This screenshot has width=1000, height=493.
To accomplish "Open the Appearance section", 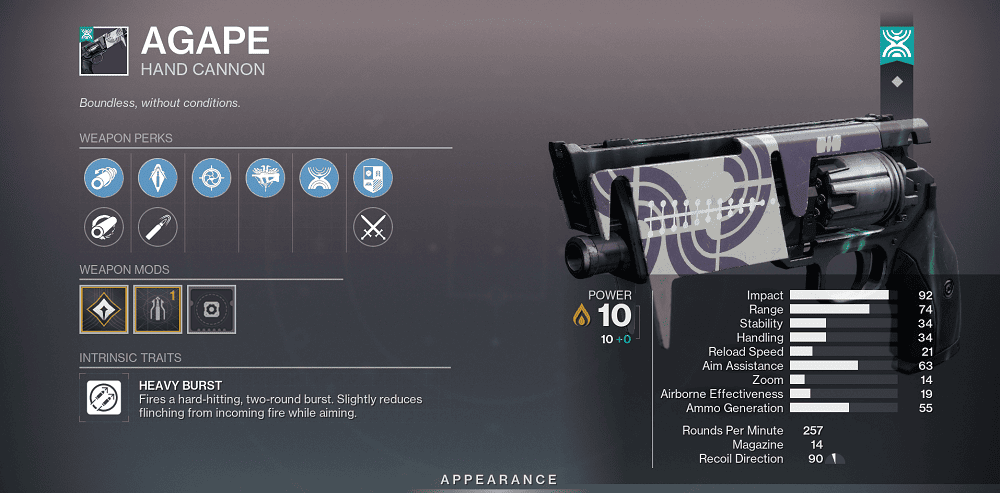I will tap(499, 480).
